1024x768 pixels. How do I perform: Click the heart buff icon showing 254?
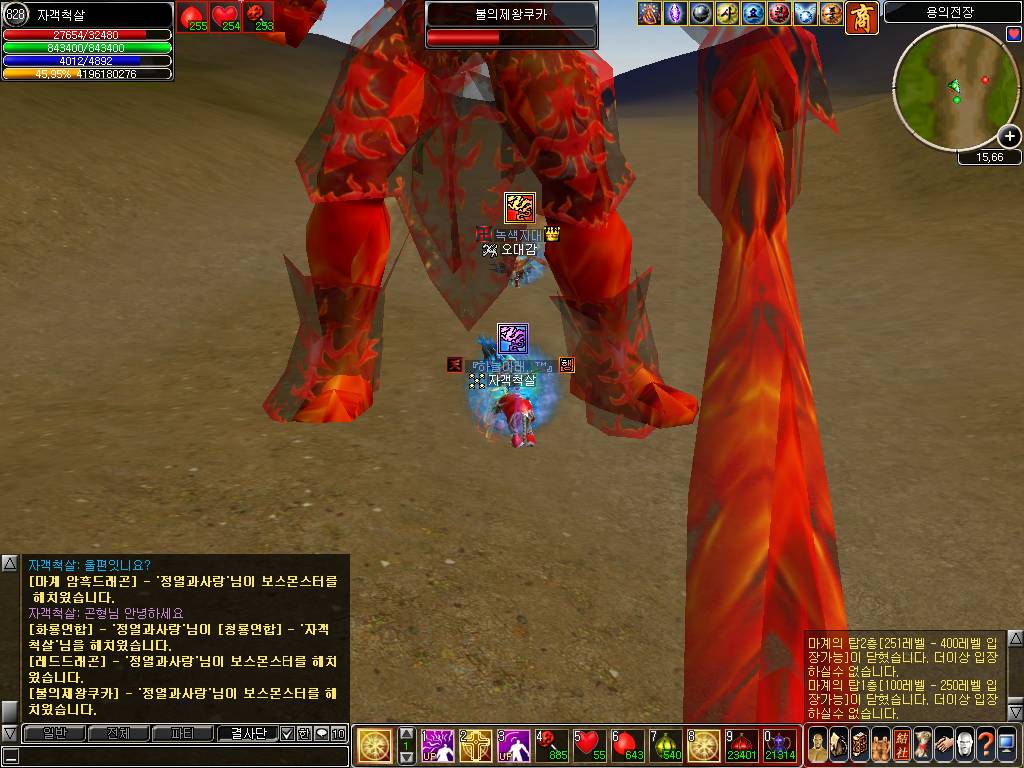pos(226,16)
